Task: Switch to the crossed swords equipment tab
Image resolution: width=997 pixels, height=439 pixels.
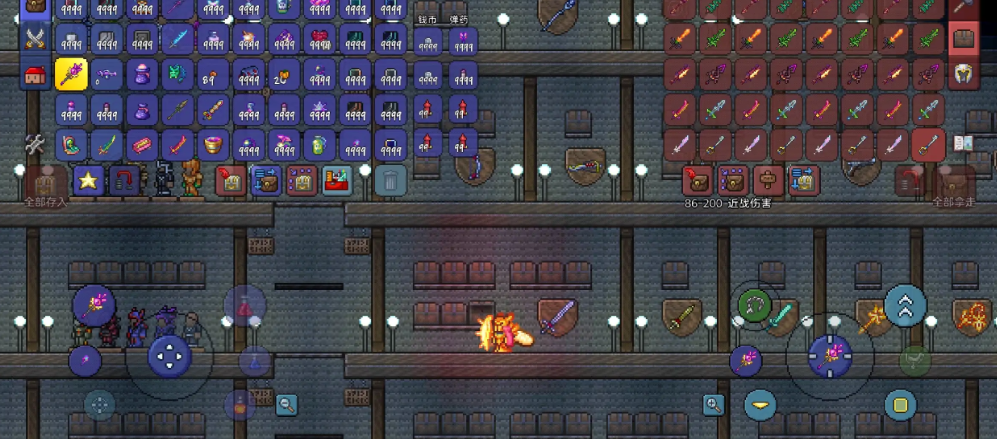Action: pos(36,40)
